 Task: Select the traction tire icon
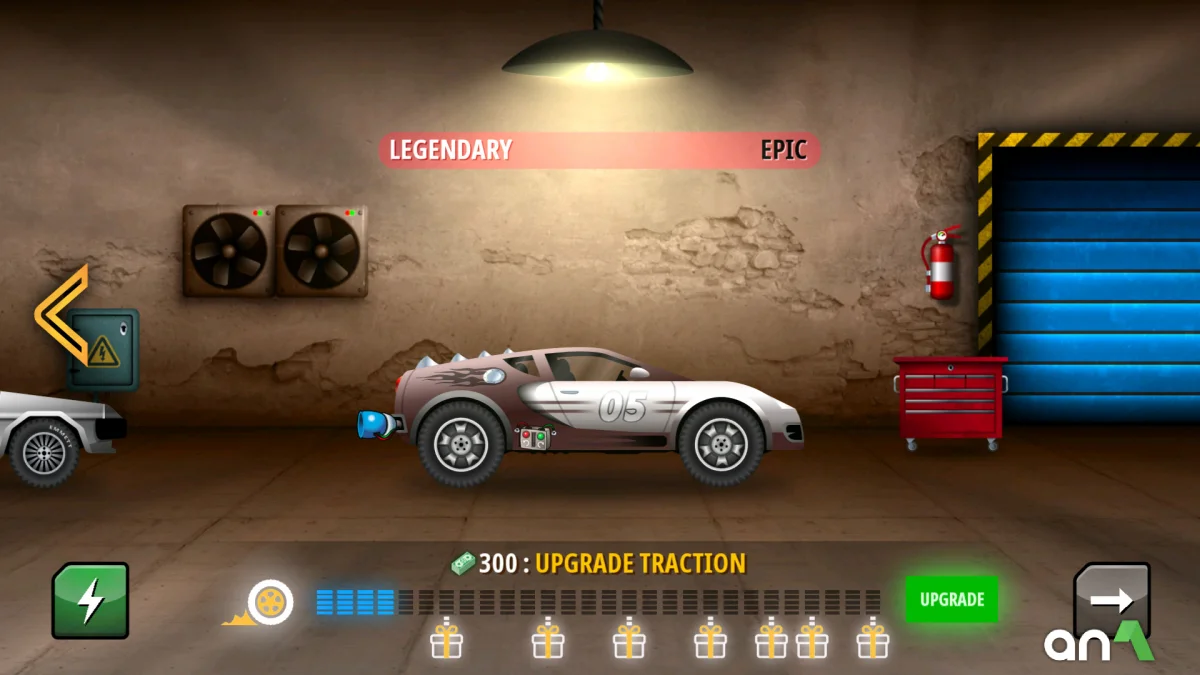coord(269,602)
